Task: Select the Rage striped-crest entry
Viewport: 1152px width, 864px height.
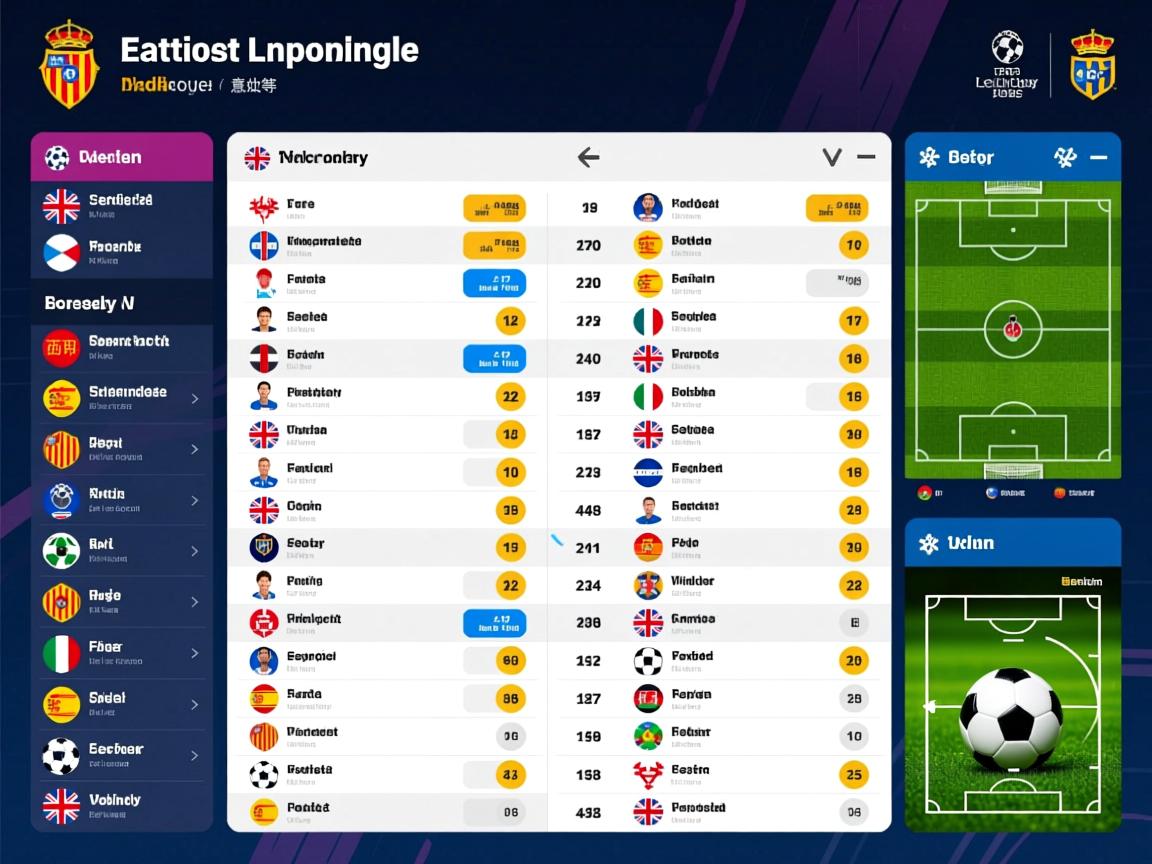Action: point(122,602)
